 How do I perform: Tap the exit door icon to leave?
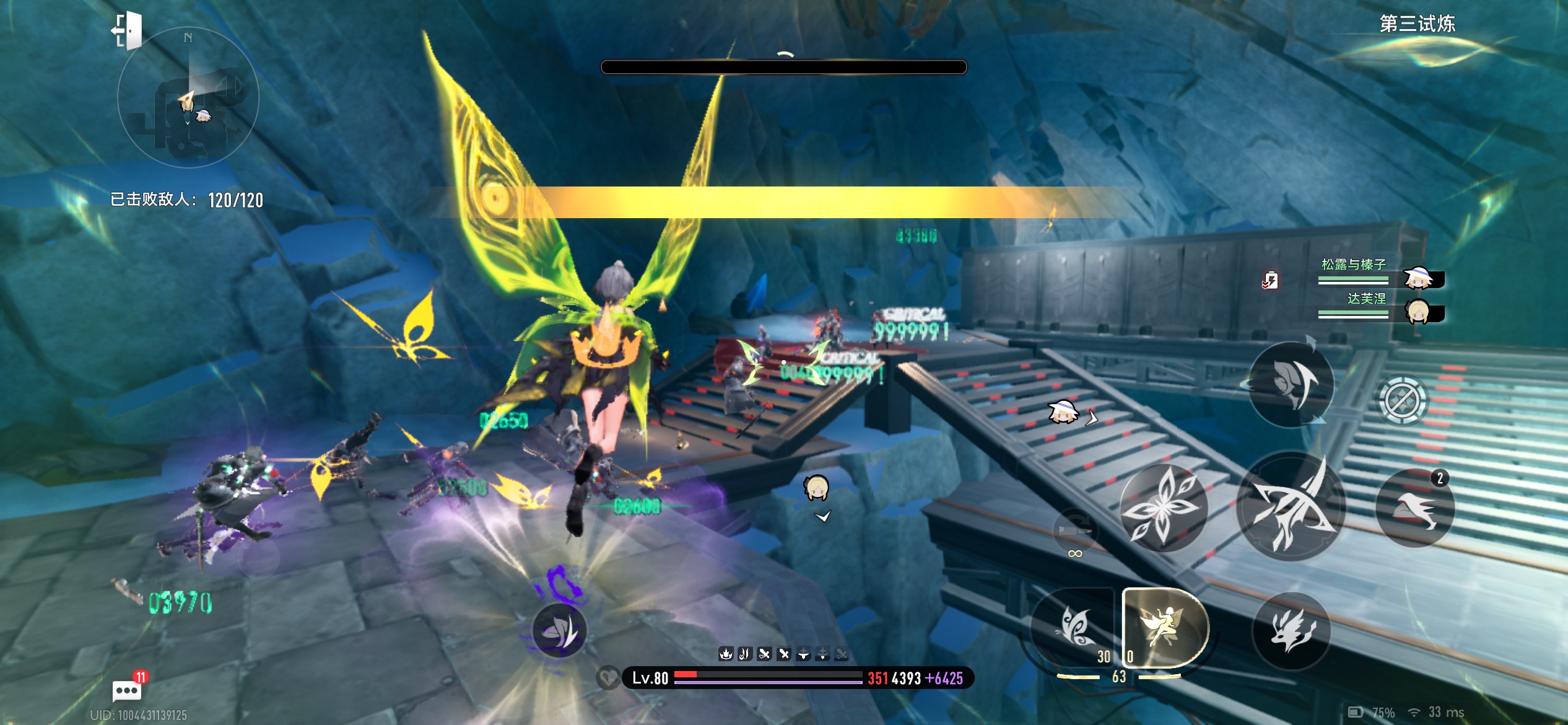coord(128,30)
